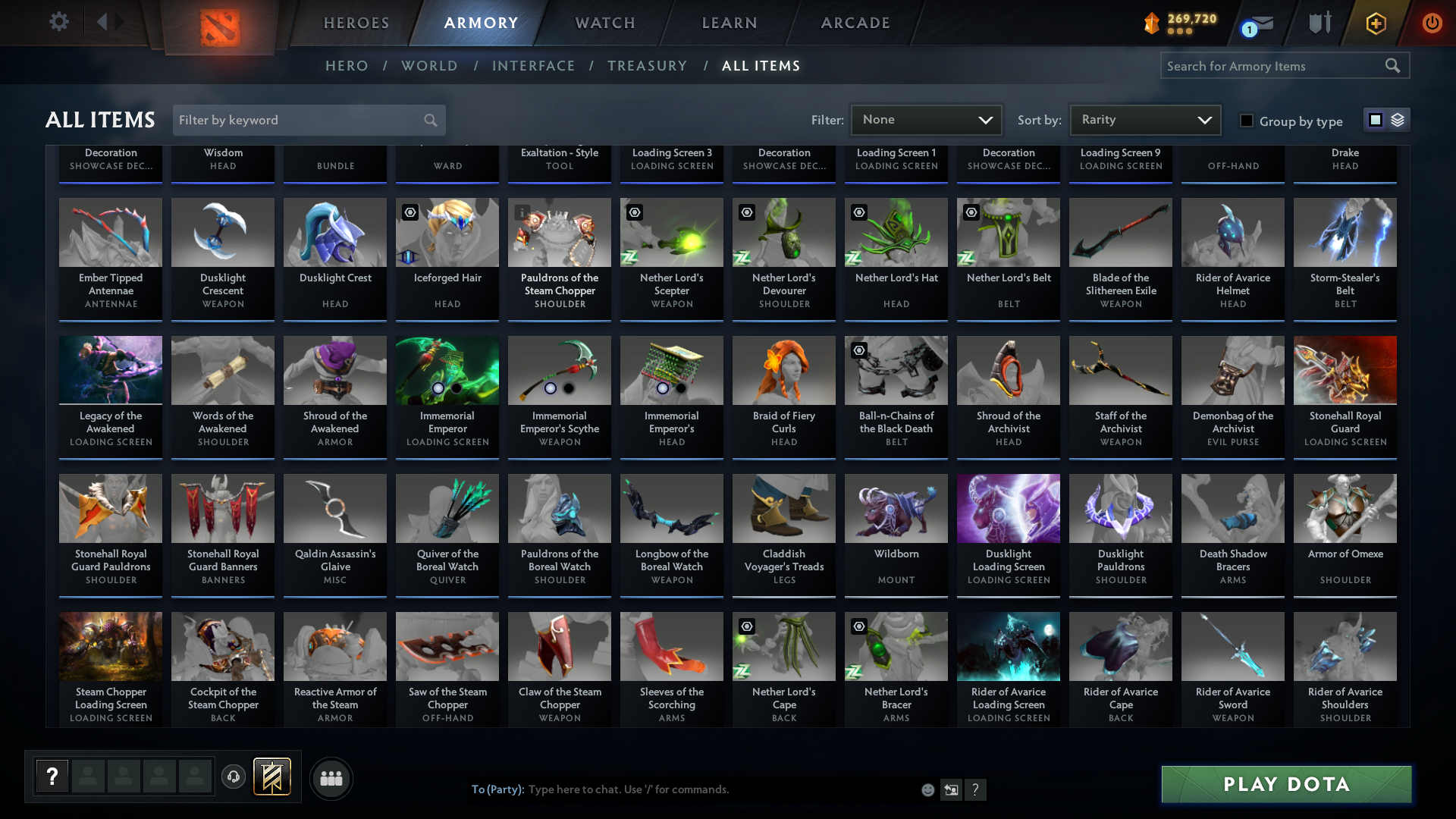Toggle the Group by type checkbox

1247,121
